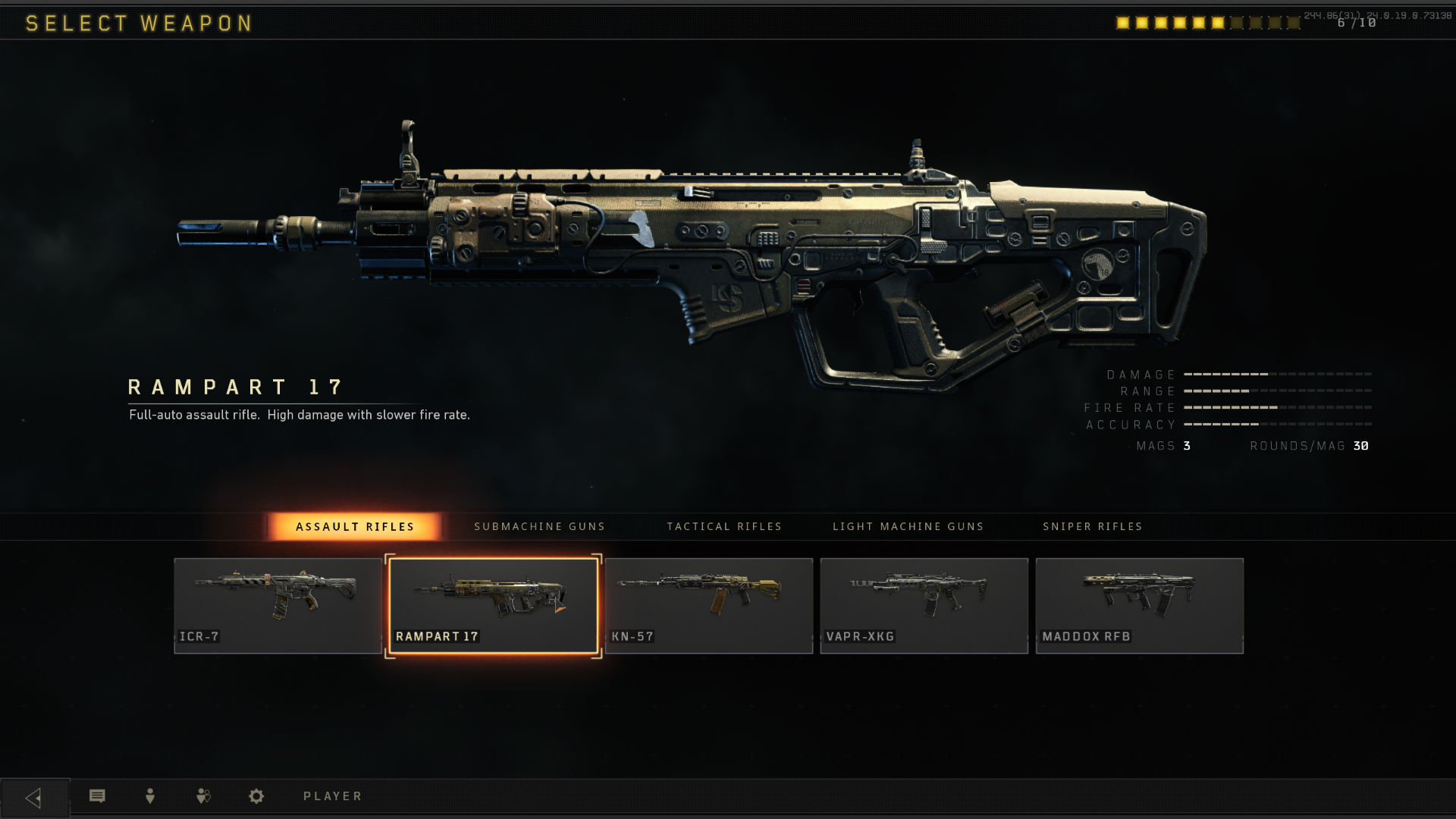The image size is (1456, 819).
Task: Open the text chat icon
Action: pos(96,795)
